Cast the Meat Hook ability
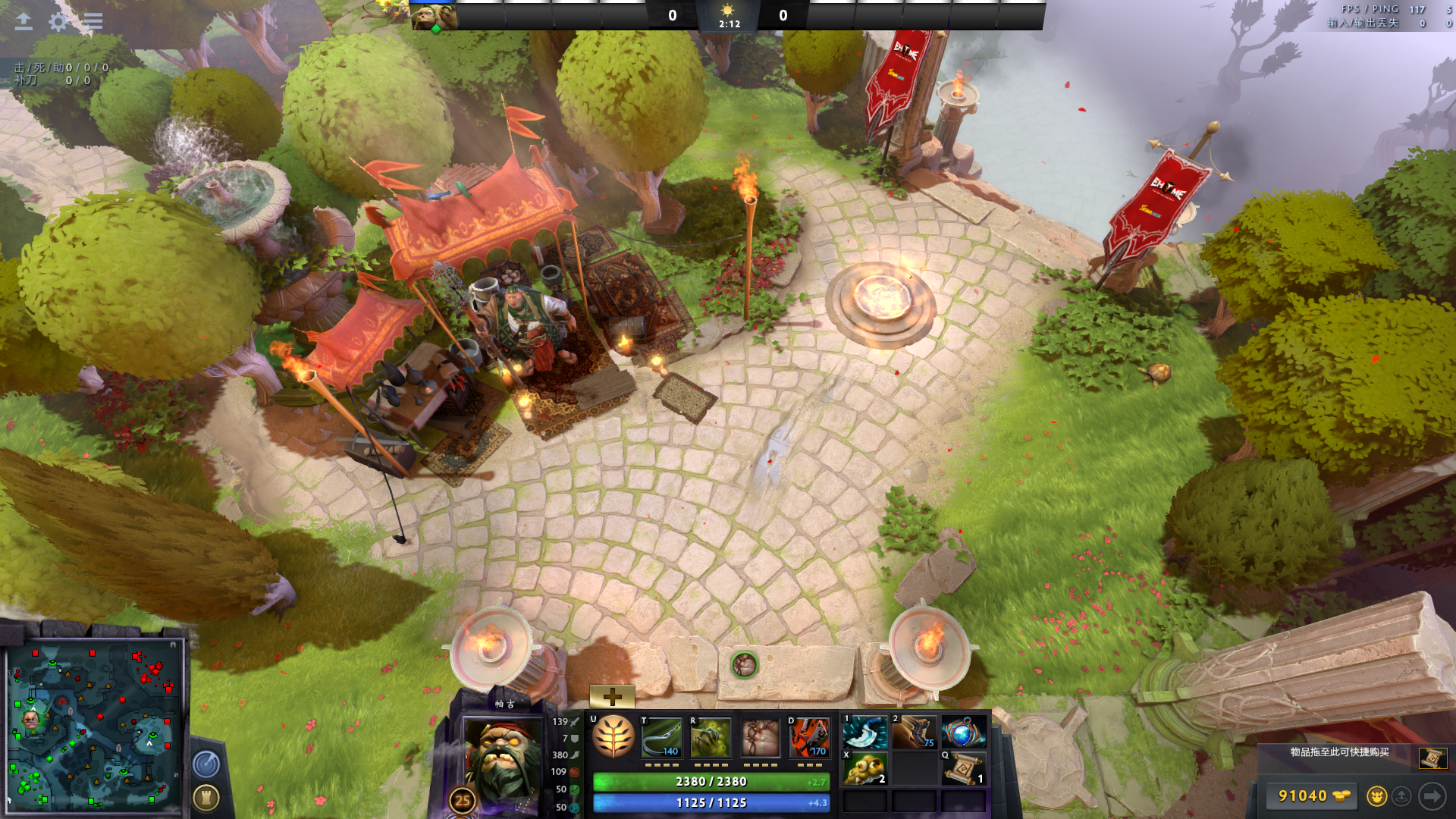The image size is (1456, 819). 661,737
